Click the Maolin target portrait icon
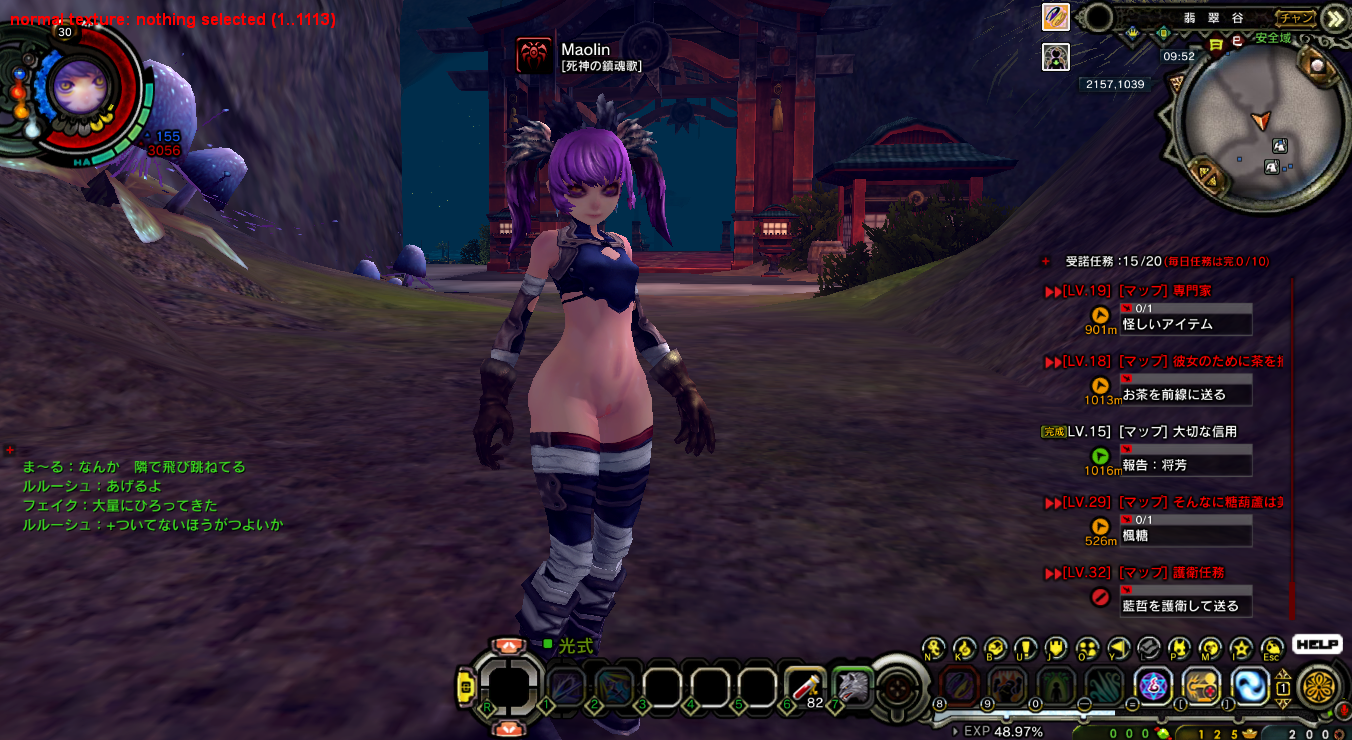The height and width of the screenshot is (740, 1352). pyautogui.click(x=535, y=55)
